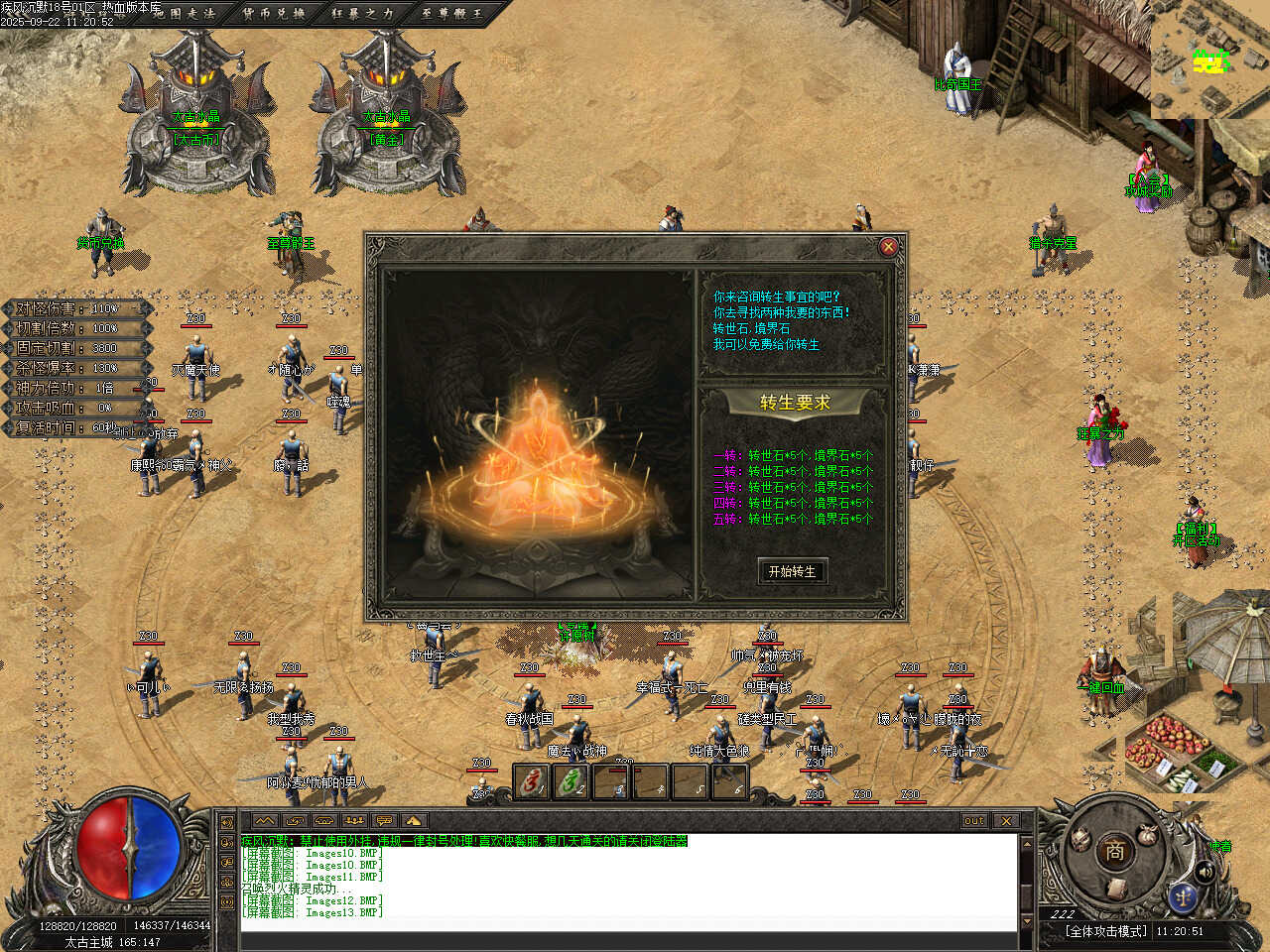Open the 至尊骰王 menu
1270x952 pixels.
[x=451, y=14]
